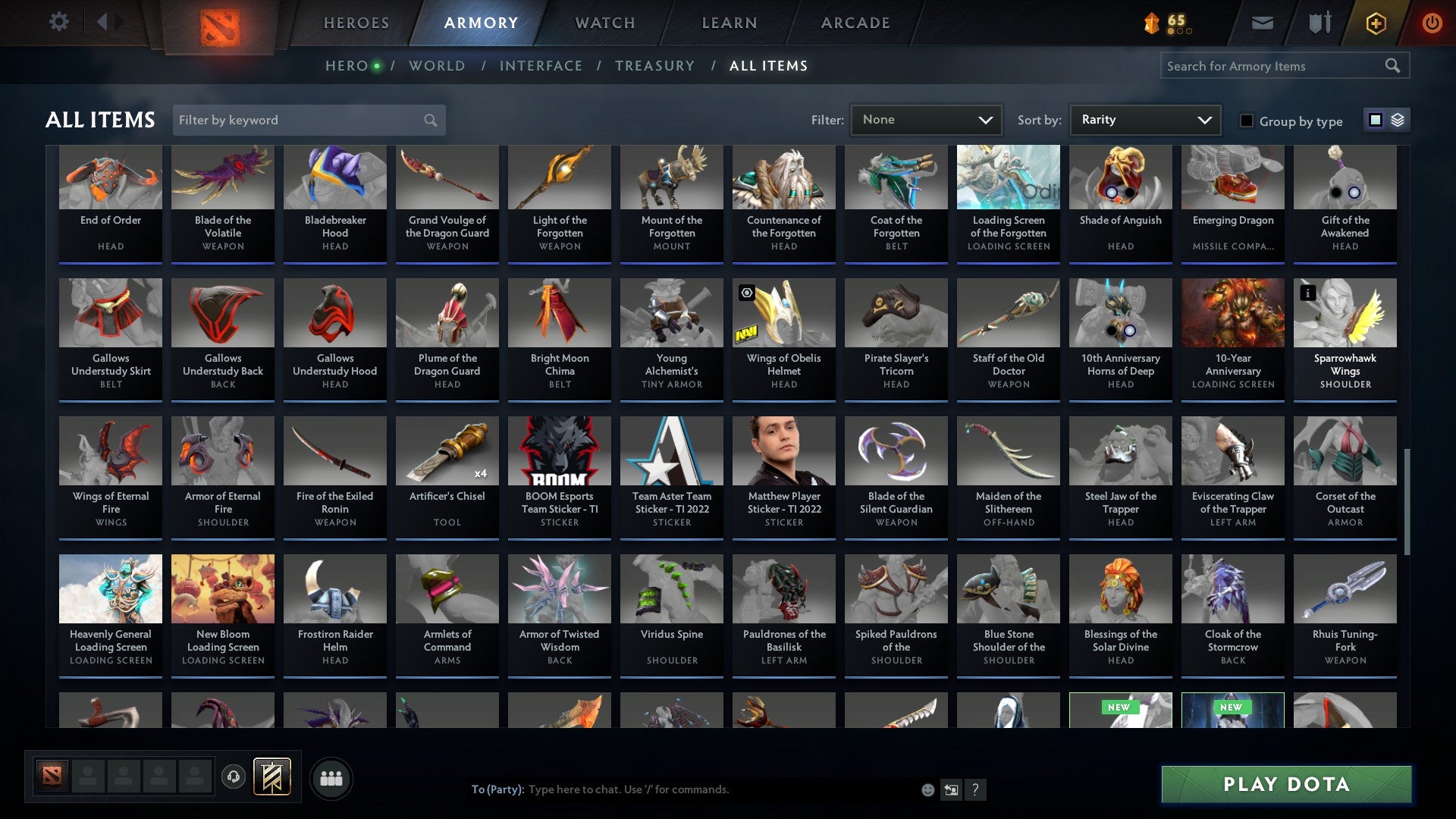Switch to the WATCH tab

604,23
